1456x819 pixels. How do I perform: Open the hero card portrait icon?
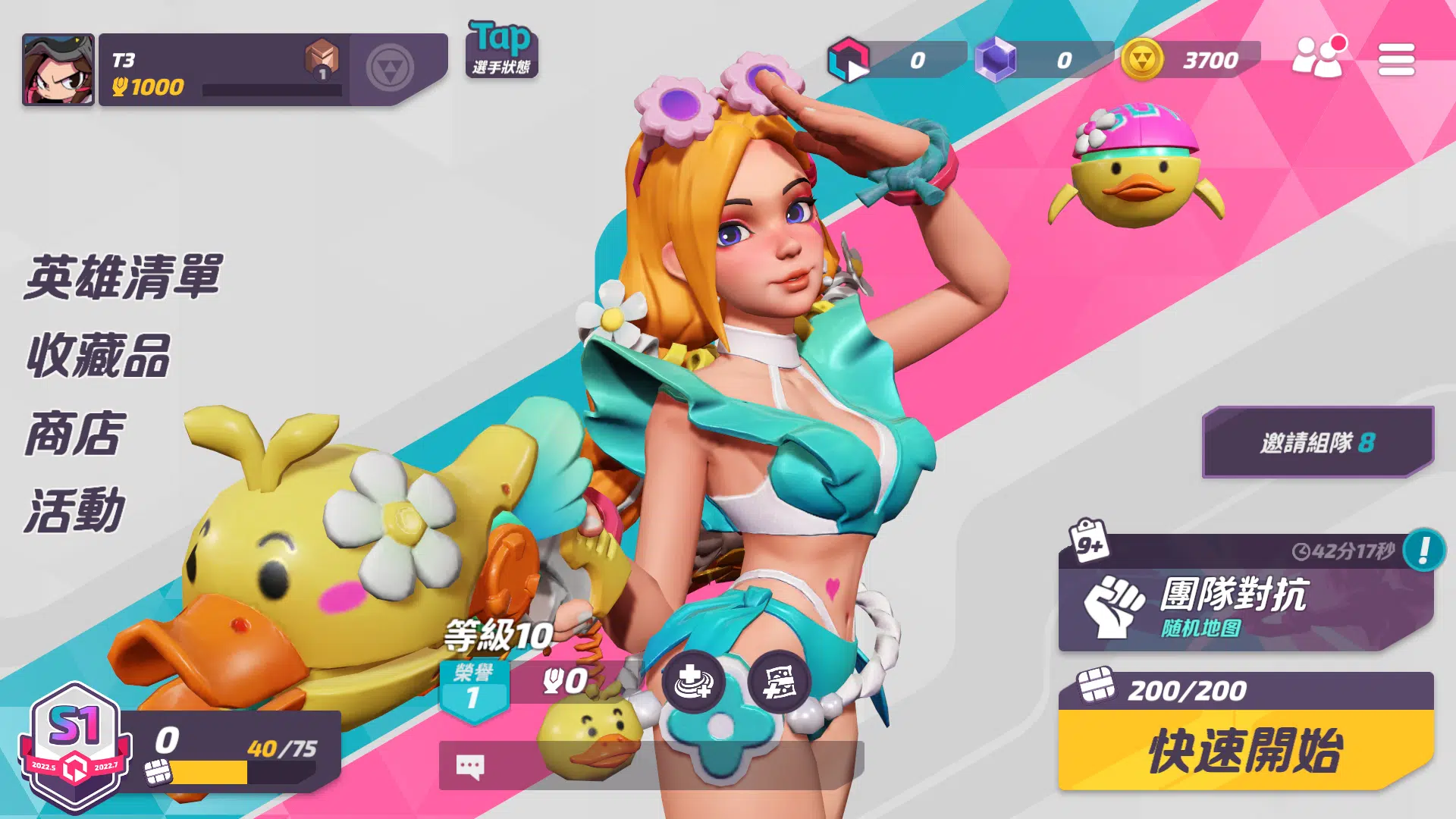[x=779, y=682]
